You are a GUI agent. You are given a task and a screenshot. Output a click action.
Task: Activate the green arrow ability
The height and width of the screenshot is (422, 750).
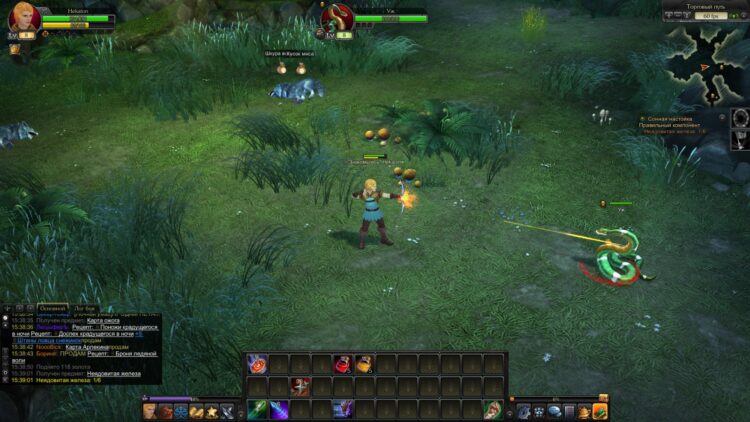coord(257,409)
